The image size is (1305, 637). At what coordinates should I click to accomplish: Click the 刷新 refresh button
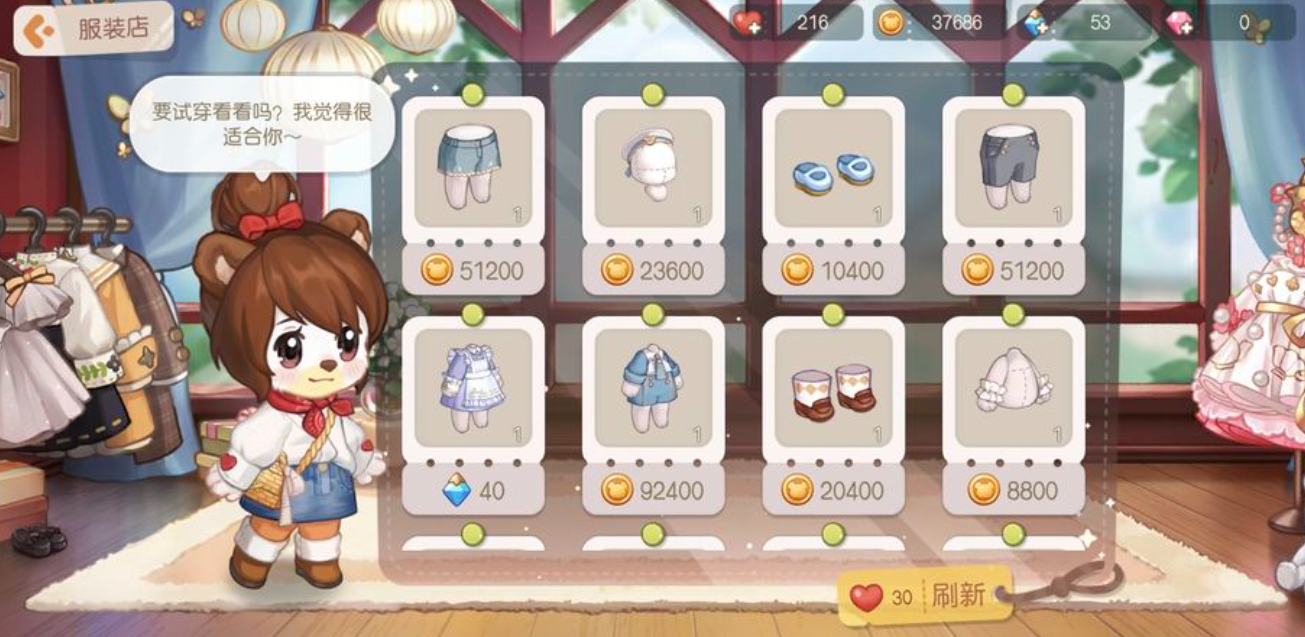coord(925,597)
